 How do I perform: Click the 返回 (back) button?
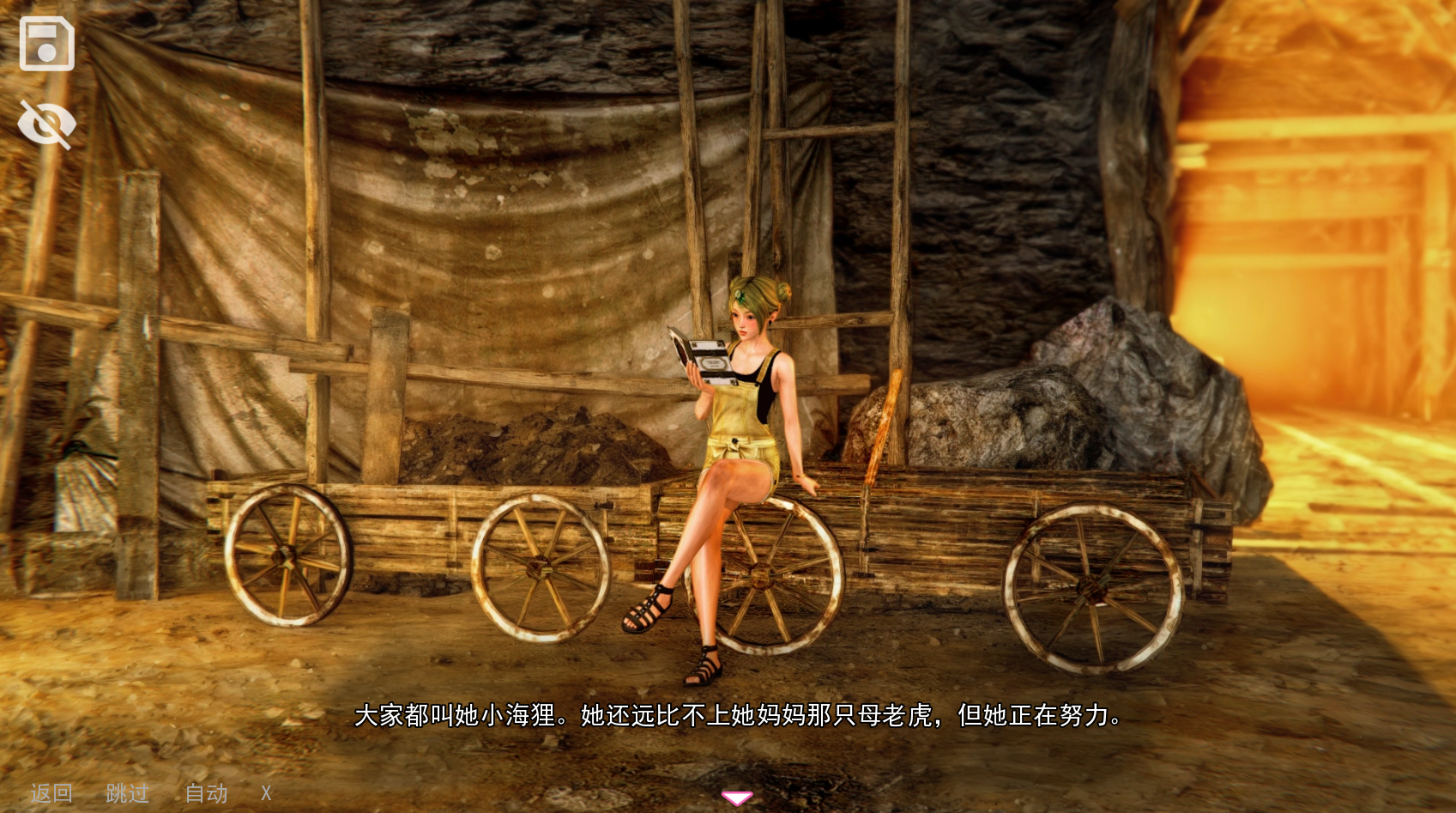51,793
